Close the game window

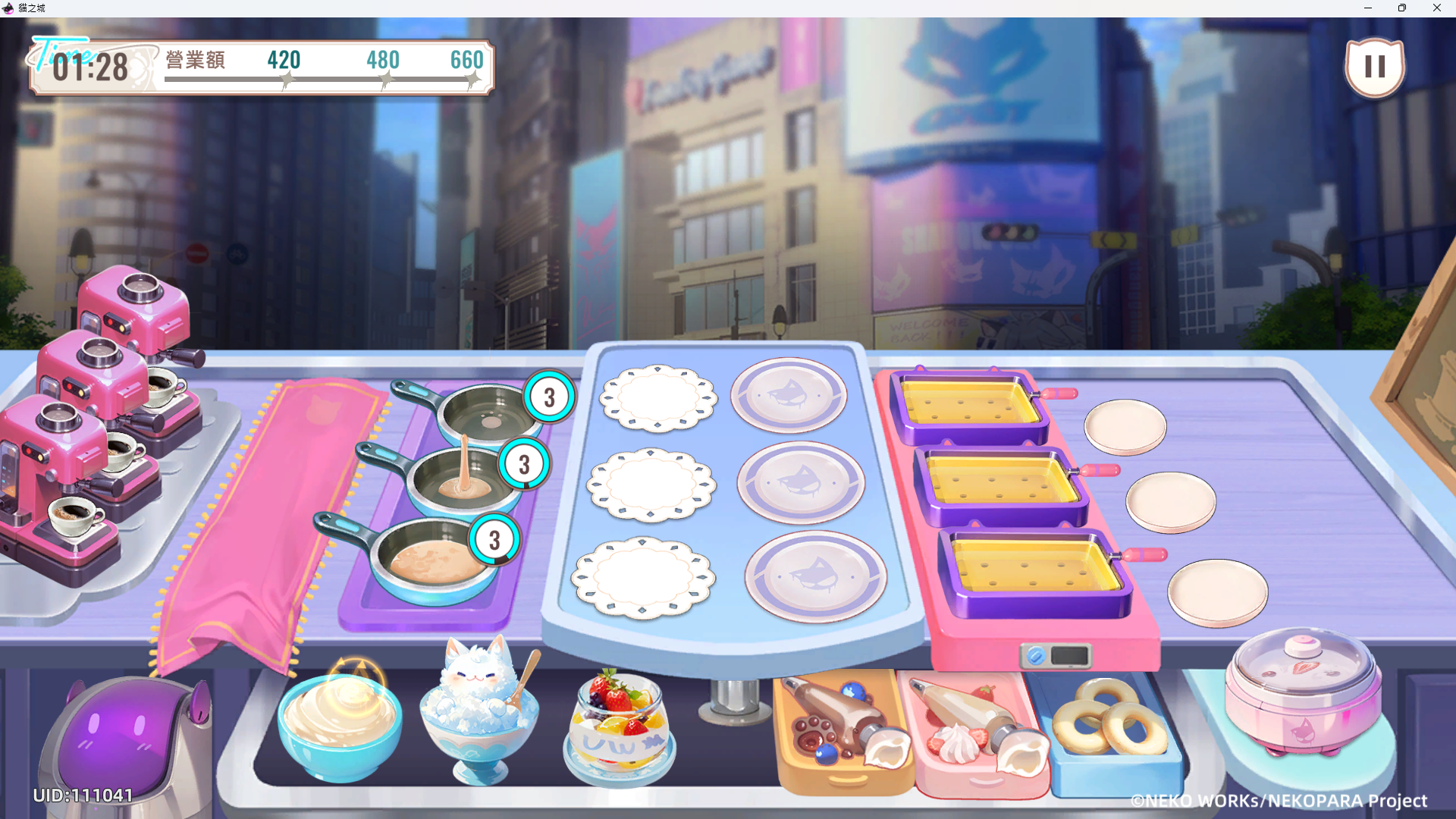1437,8
